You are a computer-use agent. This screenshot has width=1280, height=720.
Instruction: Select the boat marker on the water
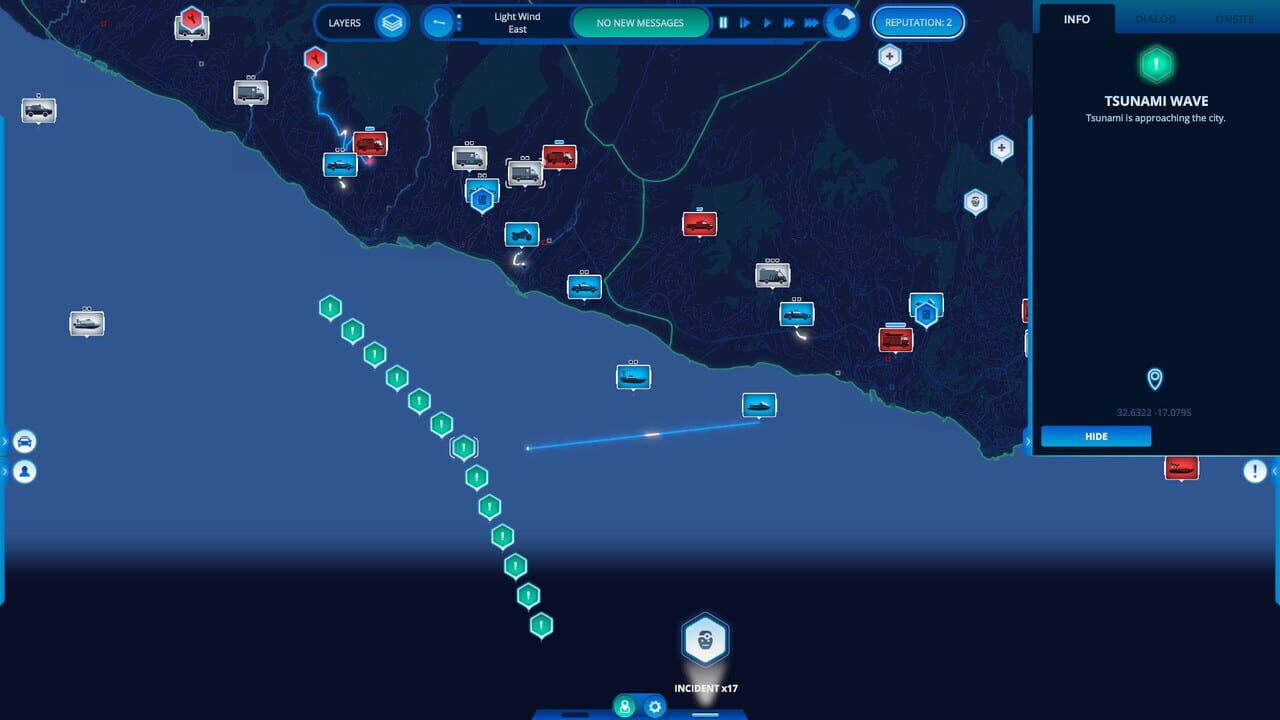[758, 404]
